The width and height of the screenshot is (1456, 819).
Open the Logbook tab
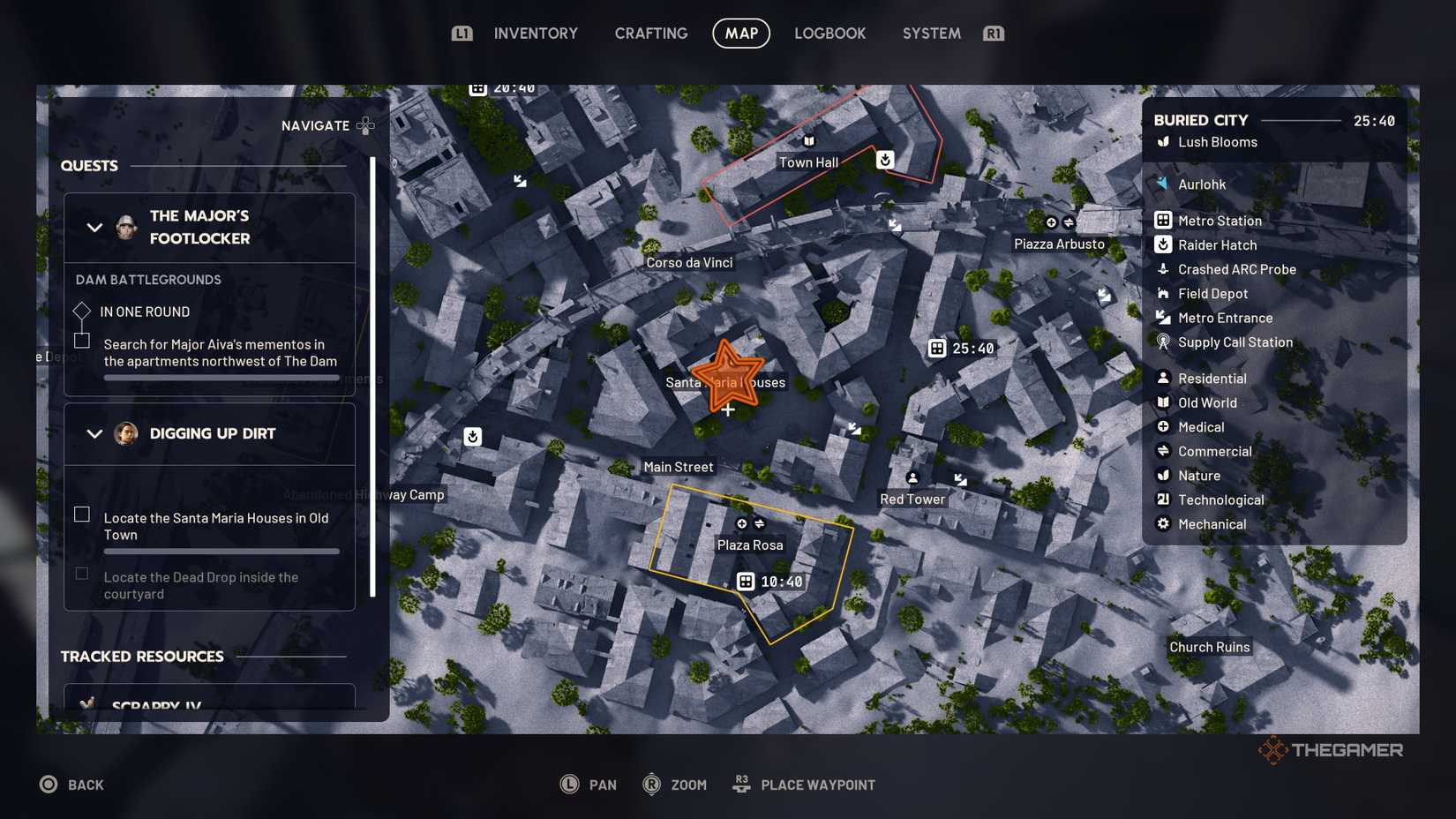tap(829, 33)
